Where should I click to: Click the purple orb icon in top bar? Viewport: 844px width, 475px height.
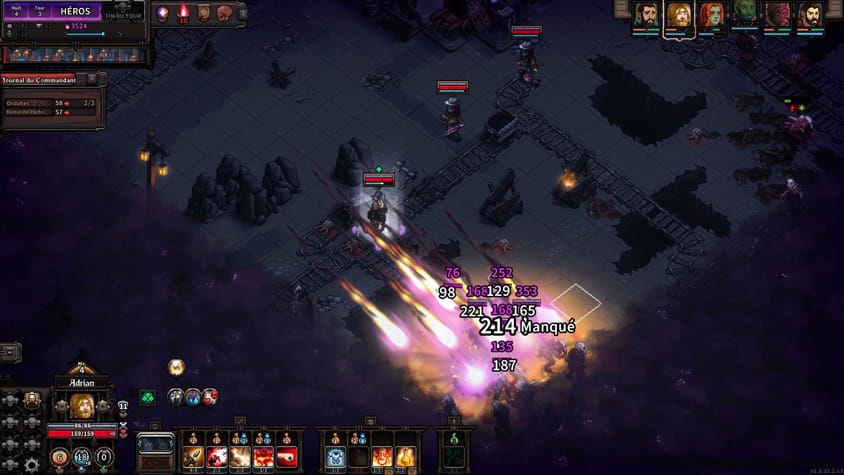tap(162, 12)
